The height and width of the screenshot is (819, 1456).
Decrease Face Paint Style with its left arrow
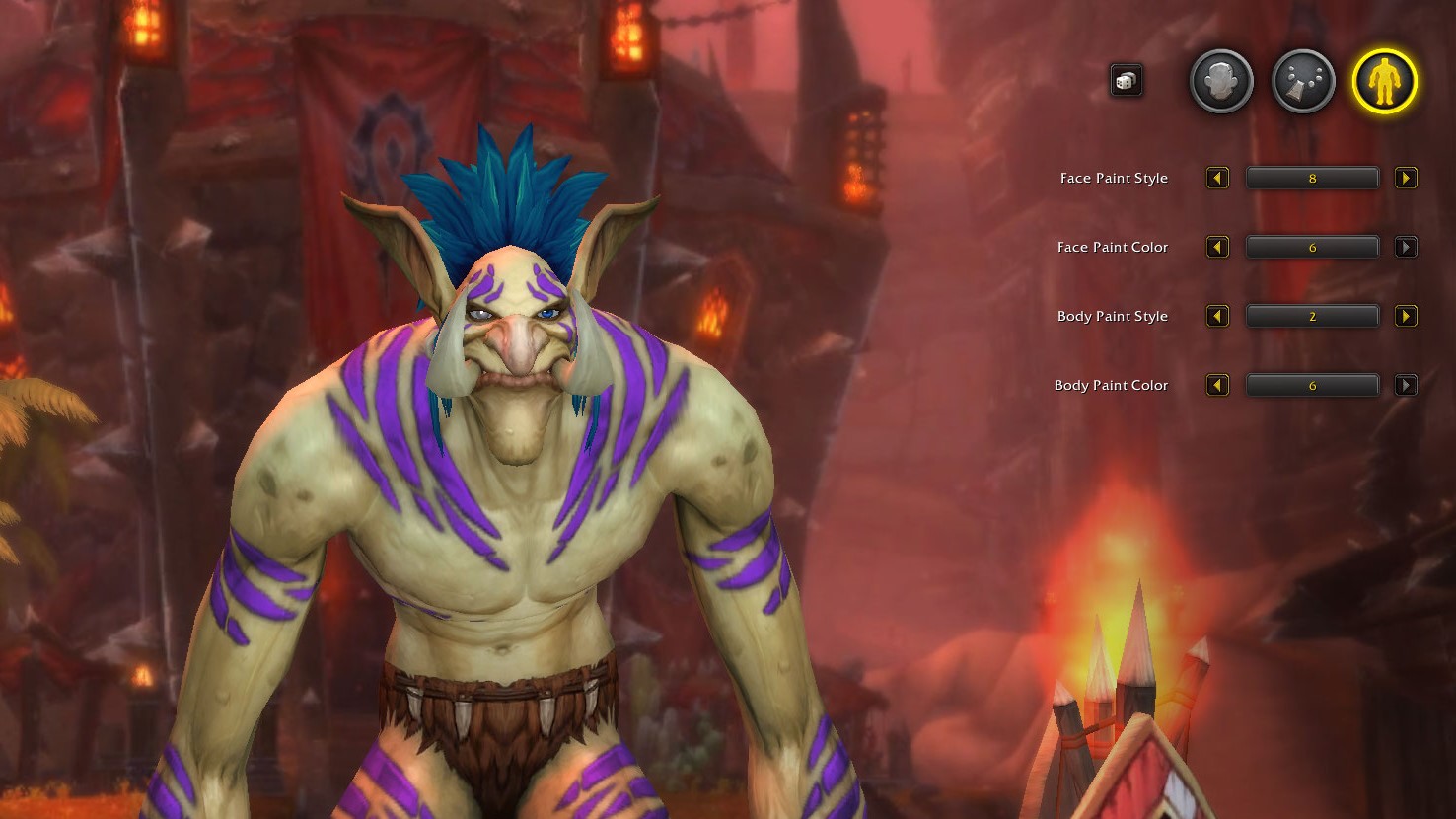point(1217,179)
